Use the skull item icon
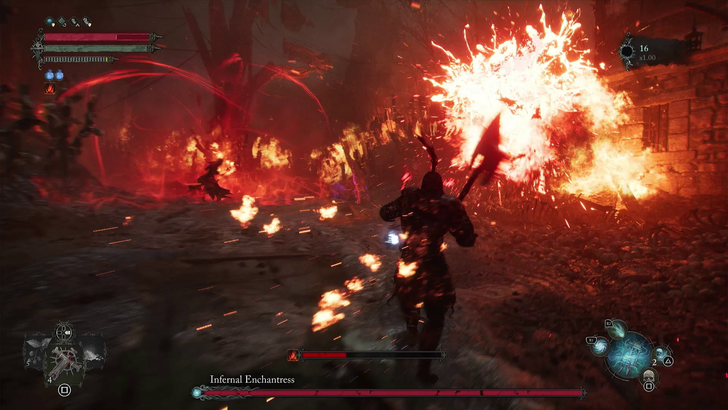This screenshot has height=410, width=728. point(647,376)
